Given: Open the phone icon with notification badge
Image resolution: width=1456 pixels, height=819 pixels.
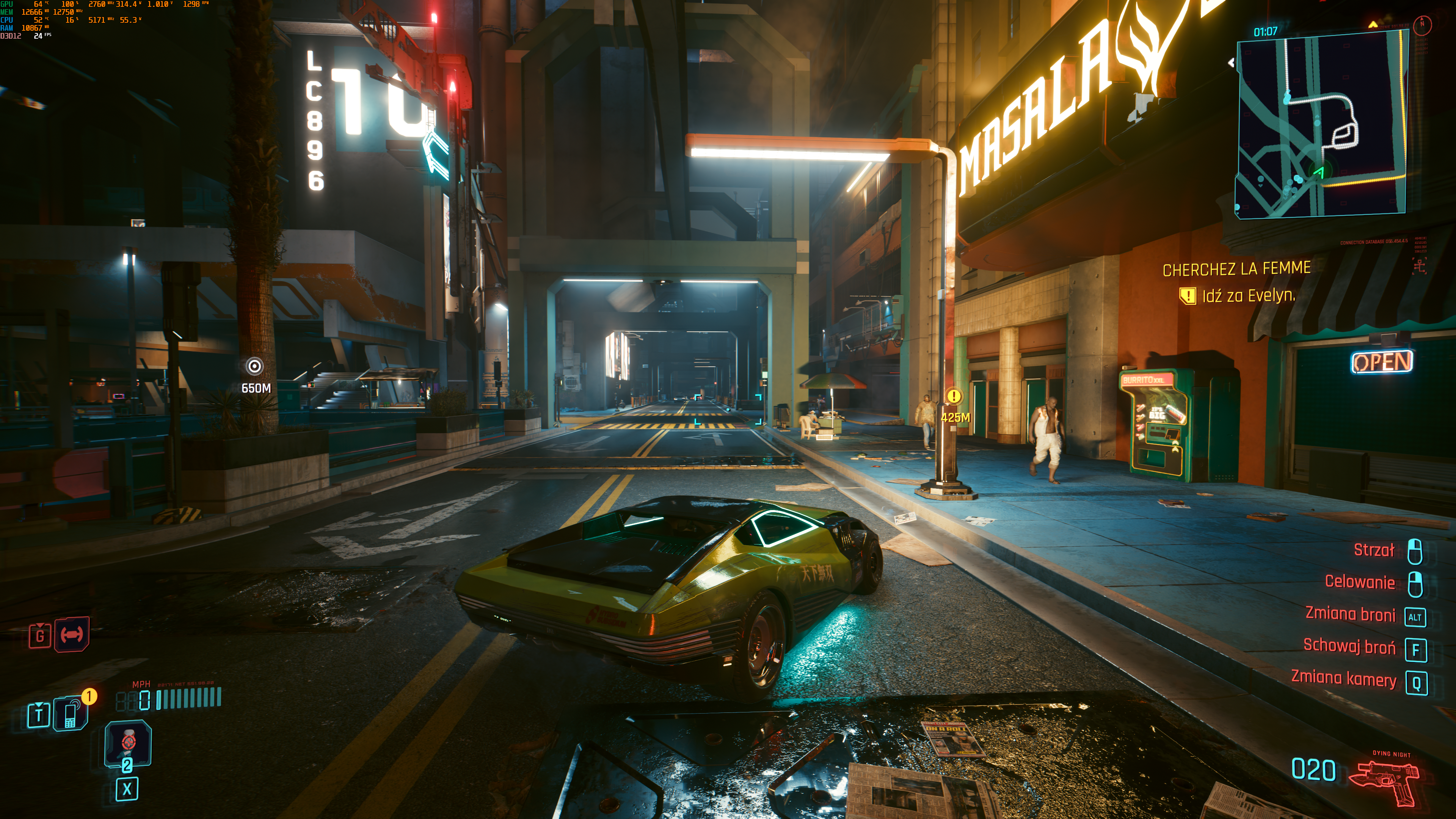Looking at the screenshot, I should pos(71,714).
